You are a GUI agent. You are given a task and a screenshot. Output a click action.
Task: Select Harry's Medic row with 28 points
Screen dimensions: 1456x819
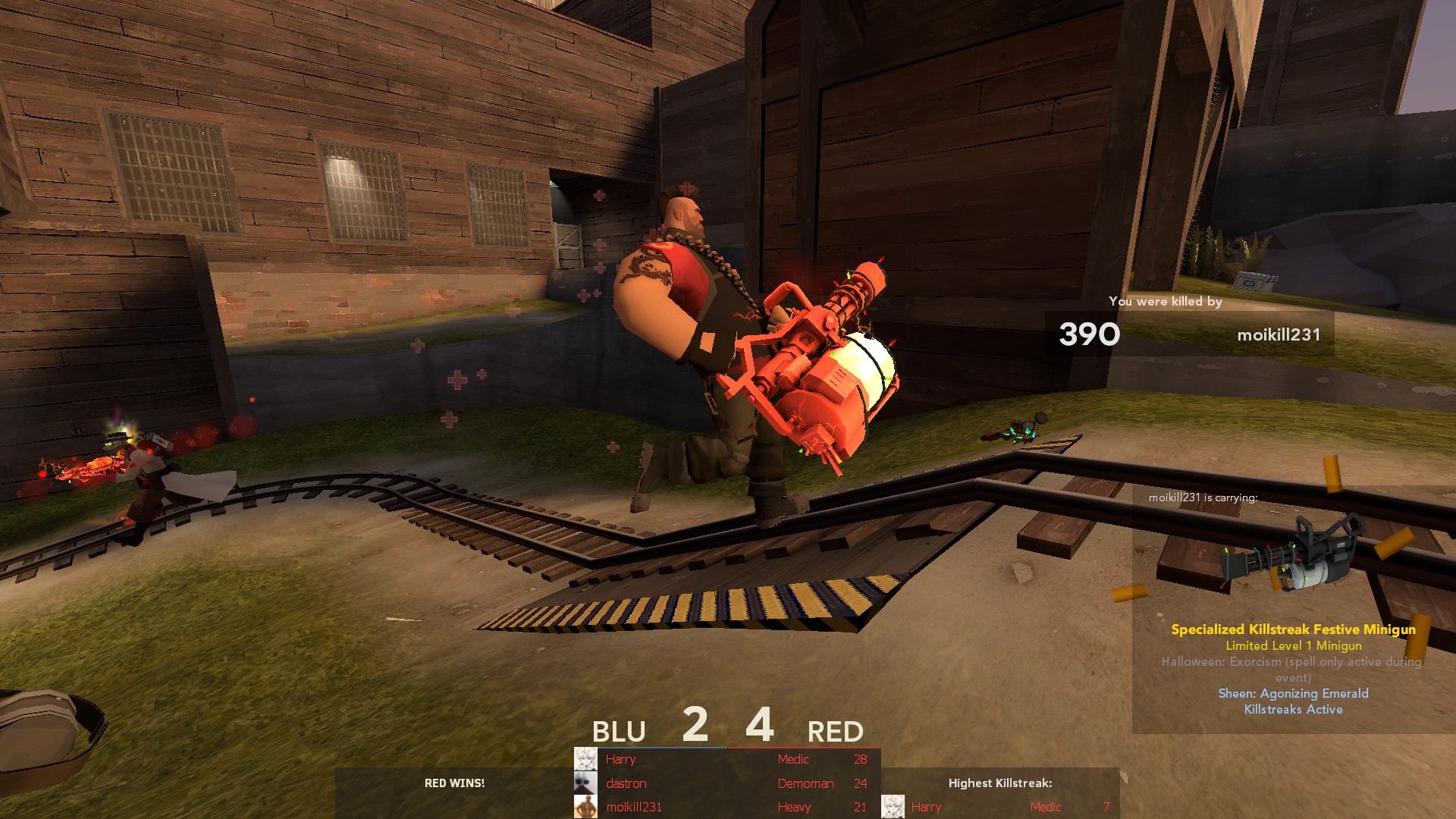[x=726, y=759]
